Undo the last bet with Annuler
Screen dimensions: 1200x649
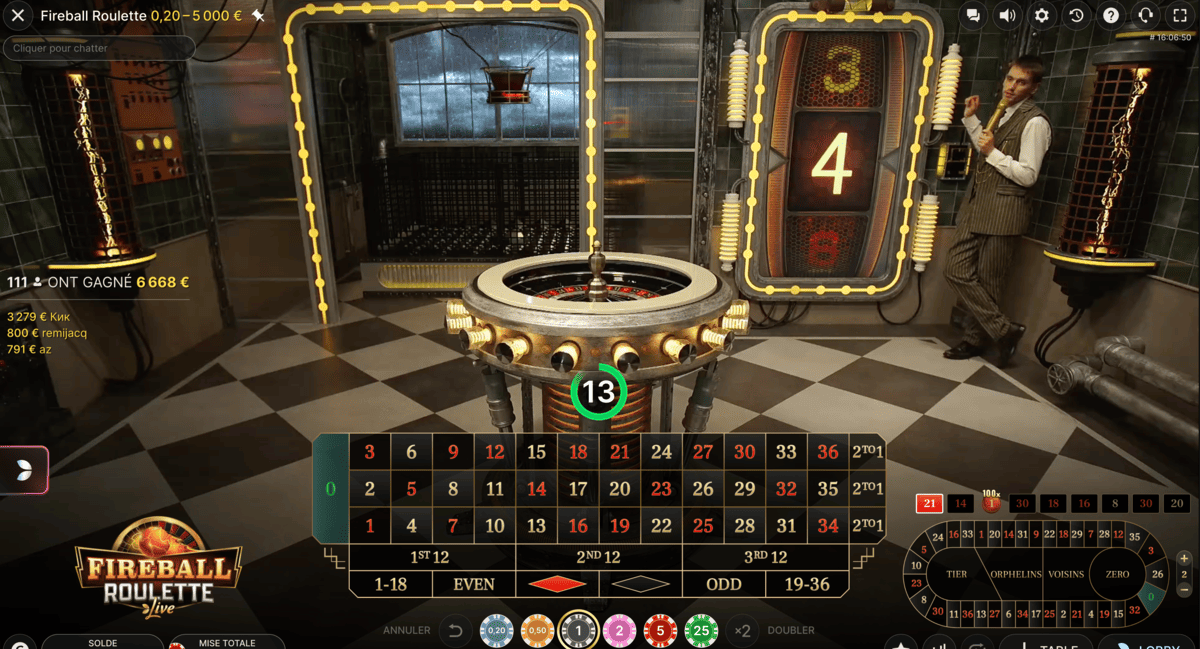(x=455, y=631)
